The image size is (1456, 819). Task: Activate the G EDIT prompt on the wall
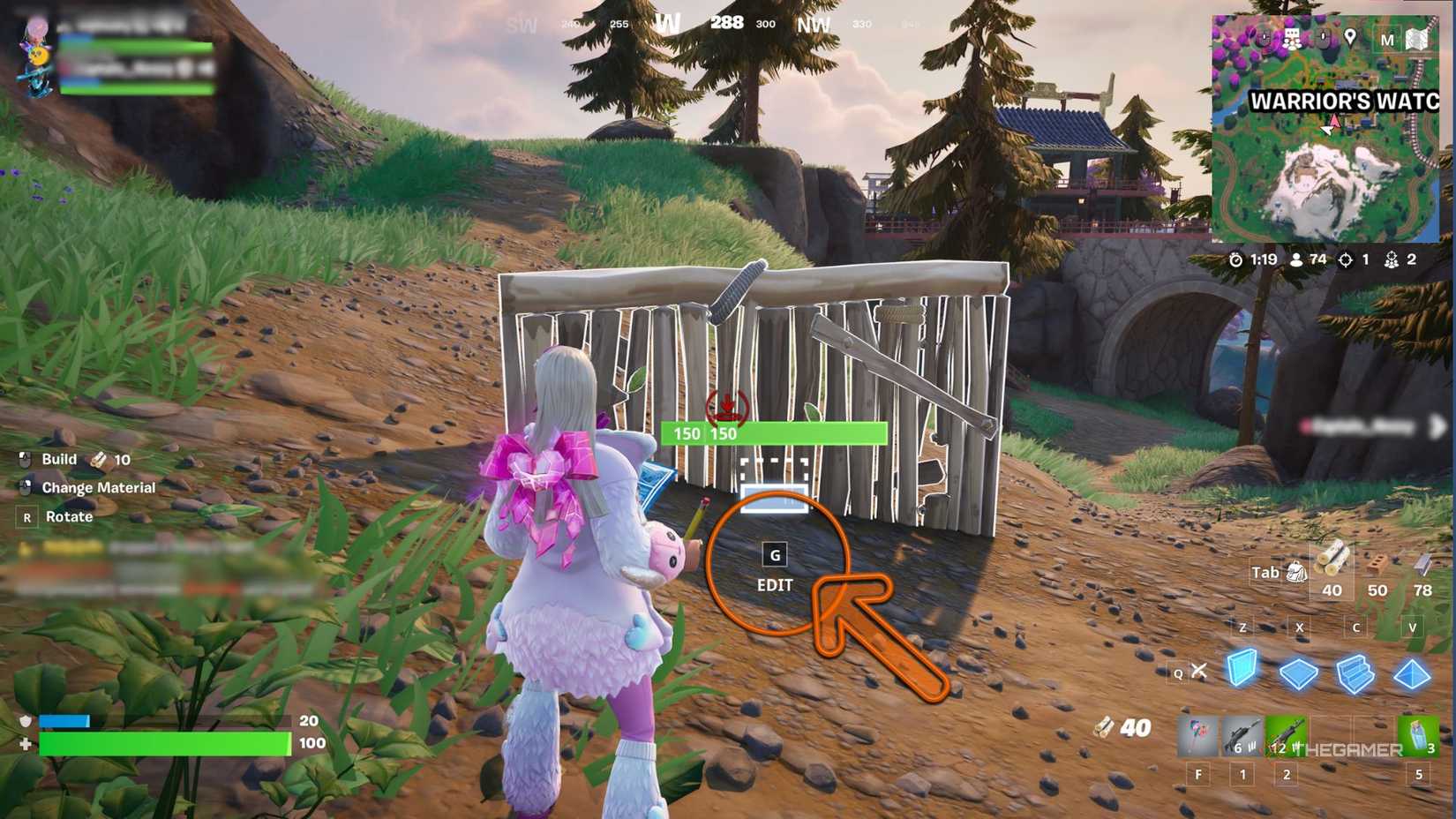click(775, 569)
